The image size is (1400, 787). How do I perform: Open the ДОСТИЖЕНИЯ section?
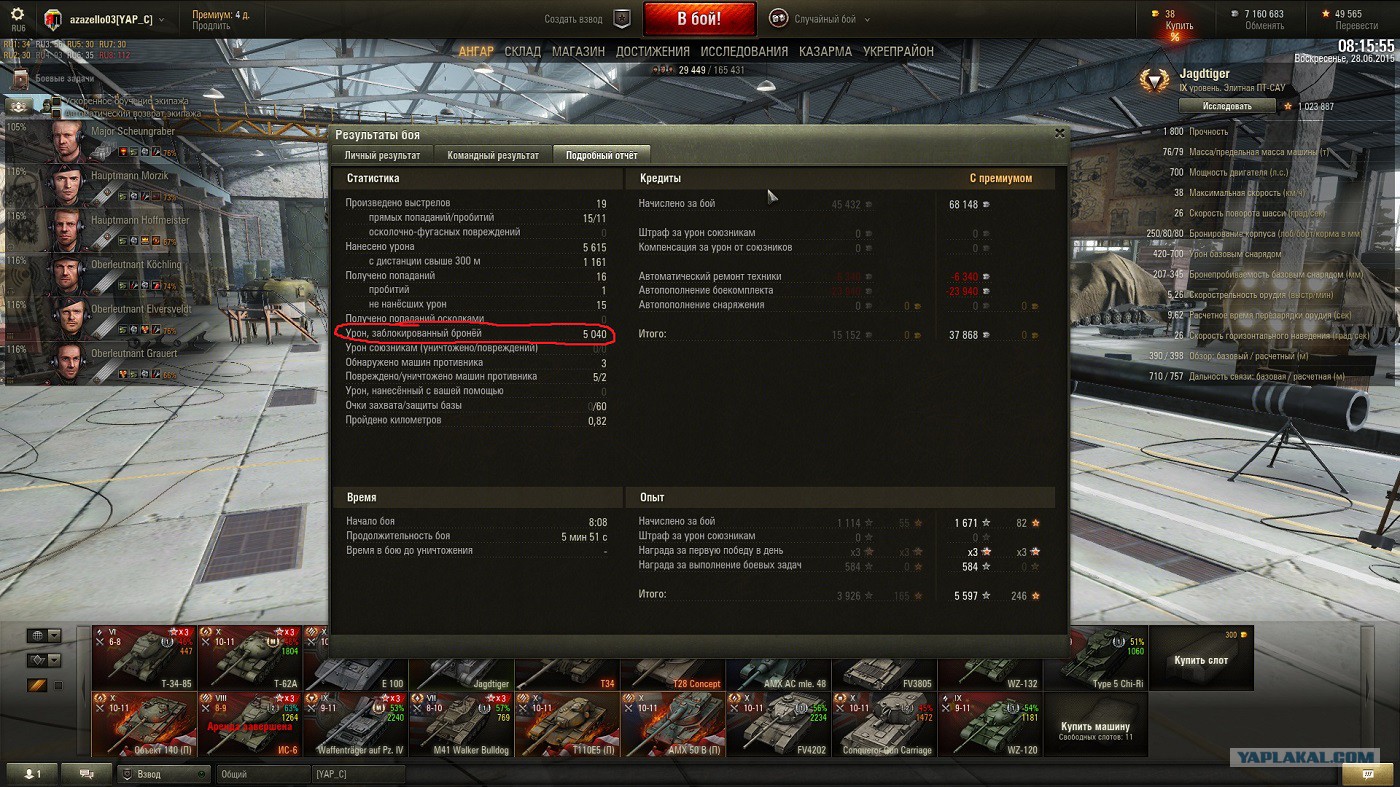[652, 51]
